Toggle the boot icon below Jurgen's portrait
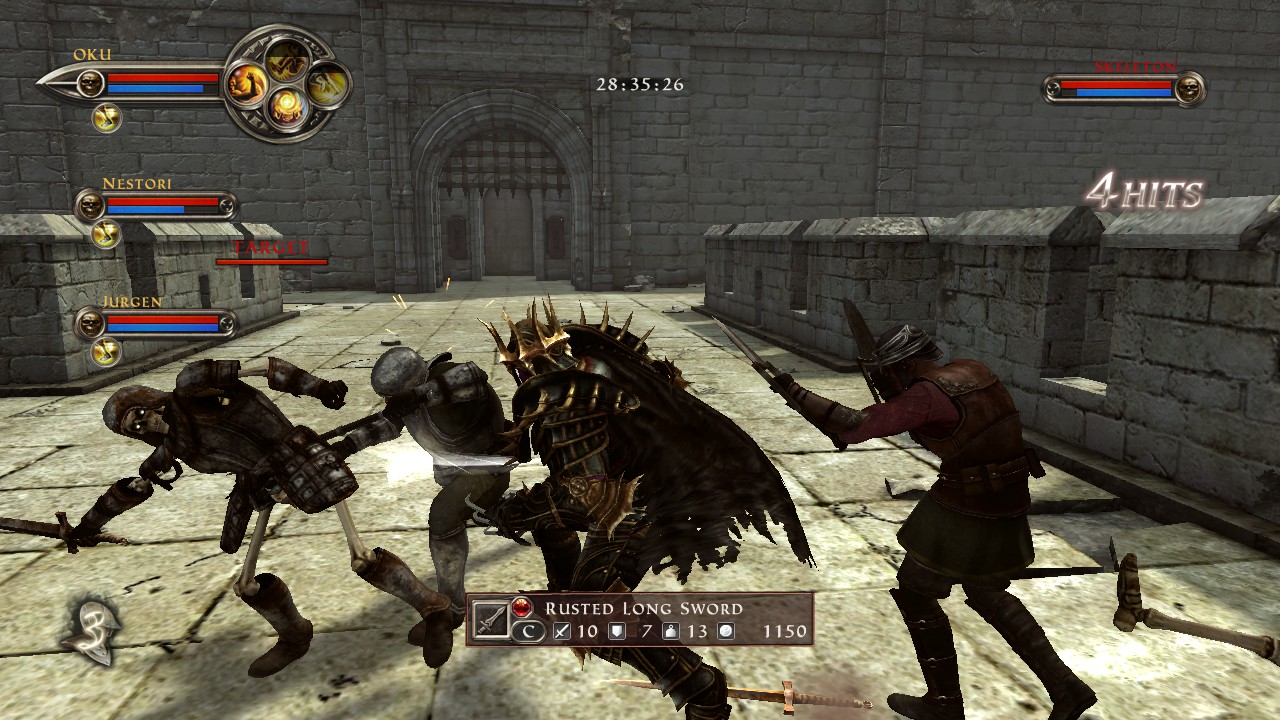This screenshot has height=720, width=1280. tap(106, 353)
